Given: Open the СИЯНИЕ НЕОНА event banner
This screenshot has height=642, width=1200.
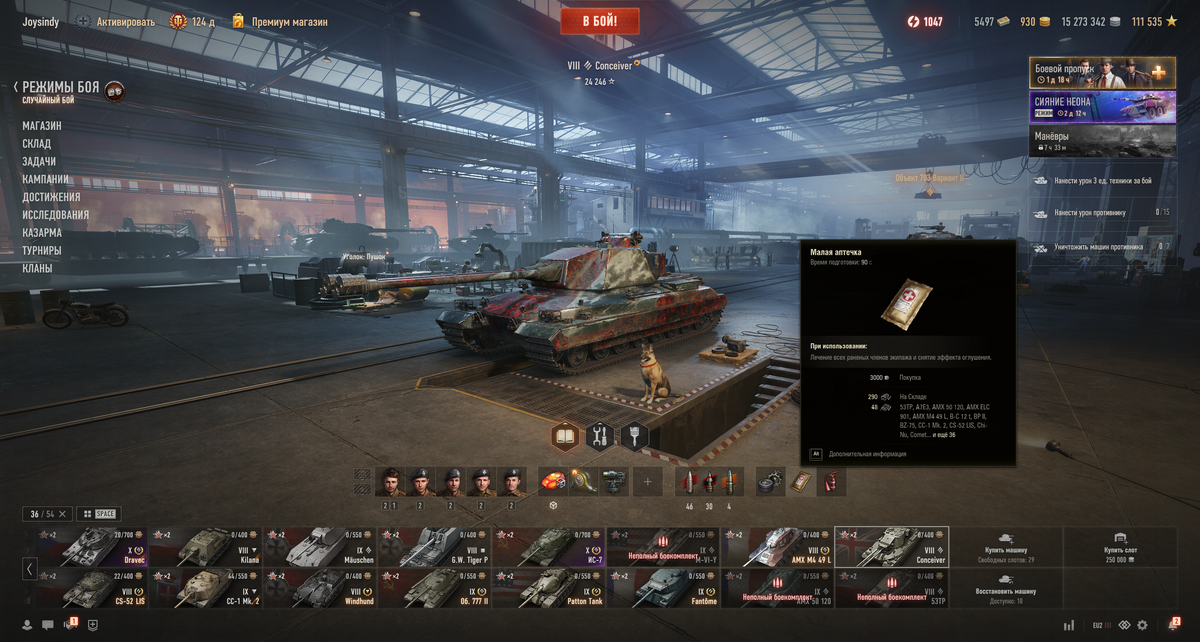Looking at the screenshot, I should pyautogui.click(x=1102, y=106).
